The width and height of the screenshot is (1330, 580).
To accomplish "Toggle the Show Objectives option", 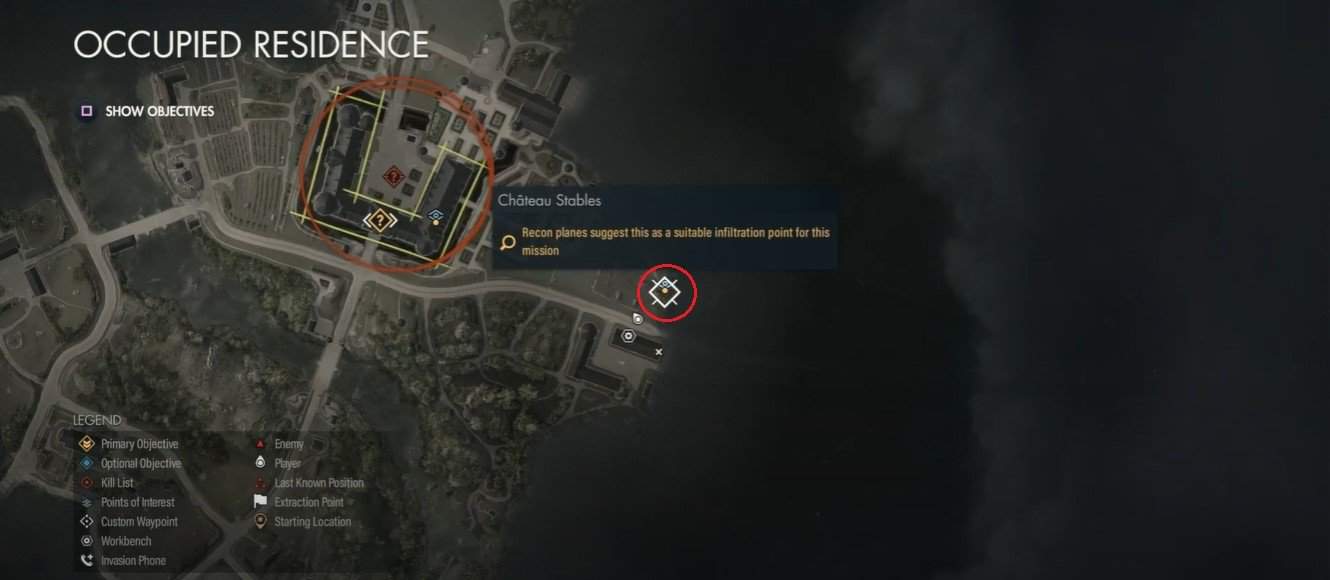I will pos(148,112).
